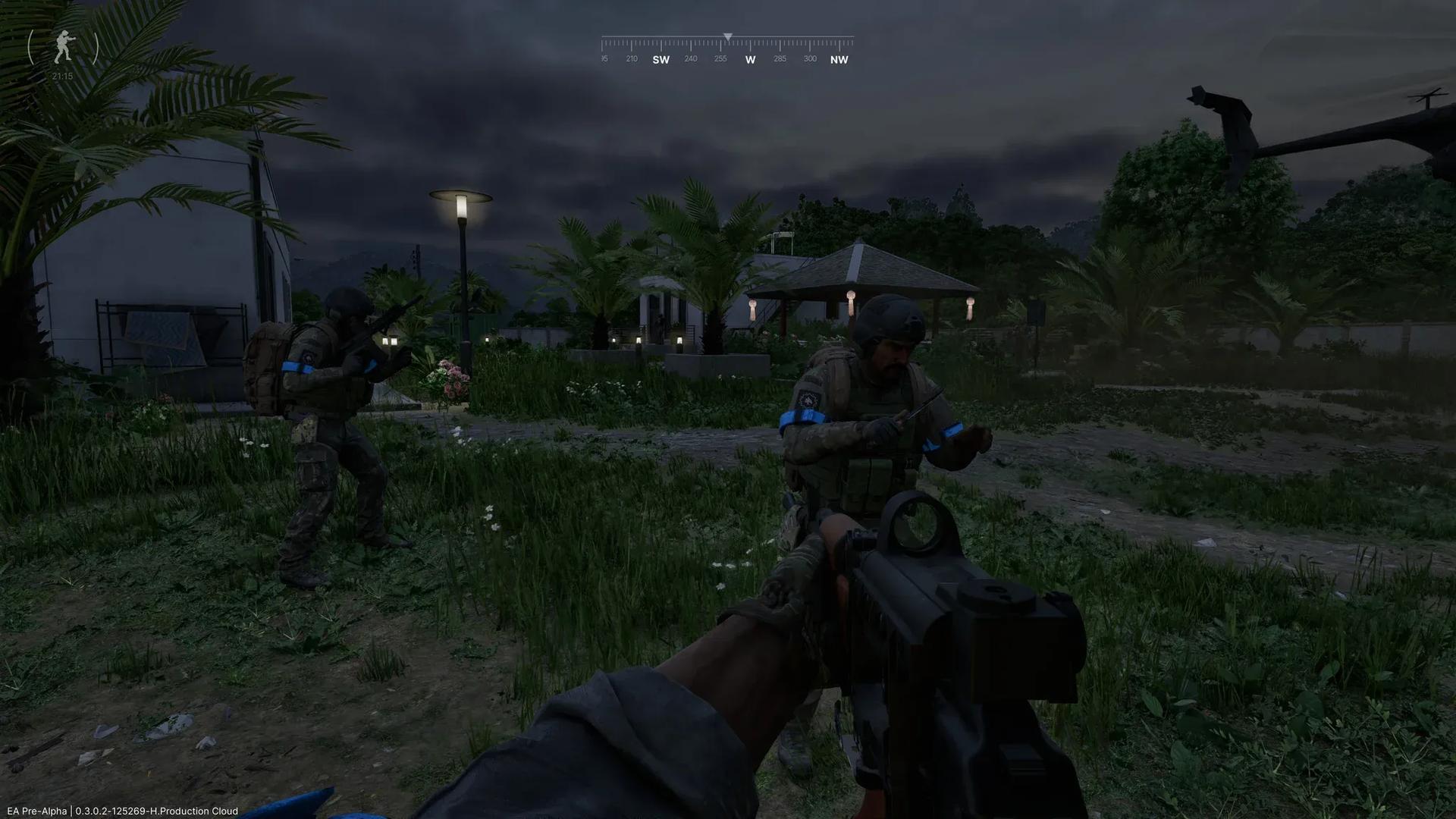Click the 240 bearing mark on the compass

689,58
